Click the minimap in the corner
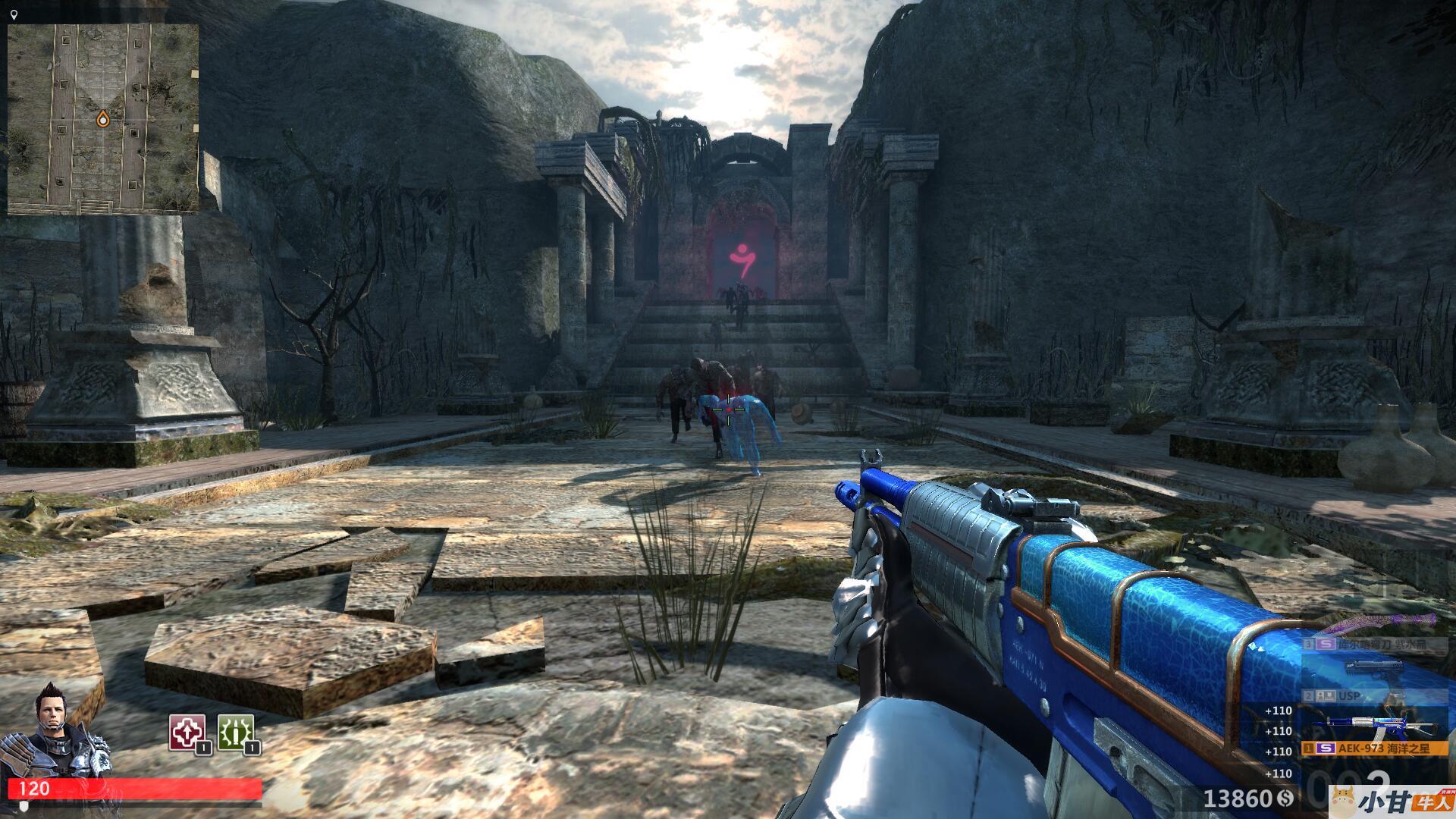The width and height of the screenshot is (1456, 819). [x=103, y=119]
